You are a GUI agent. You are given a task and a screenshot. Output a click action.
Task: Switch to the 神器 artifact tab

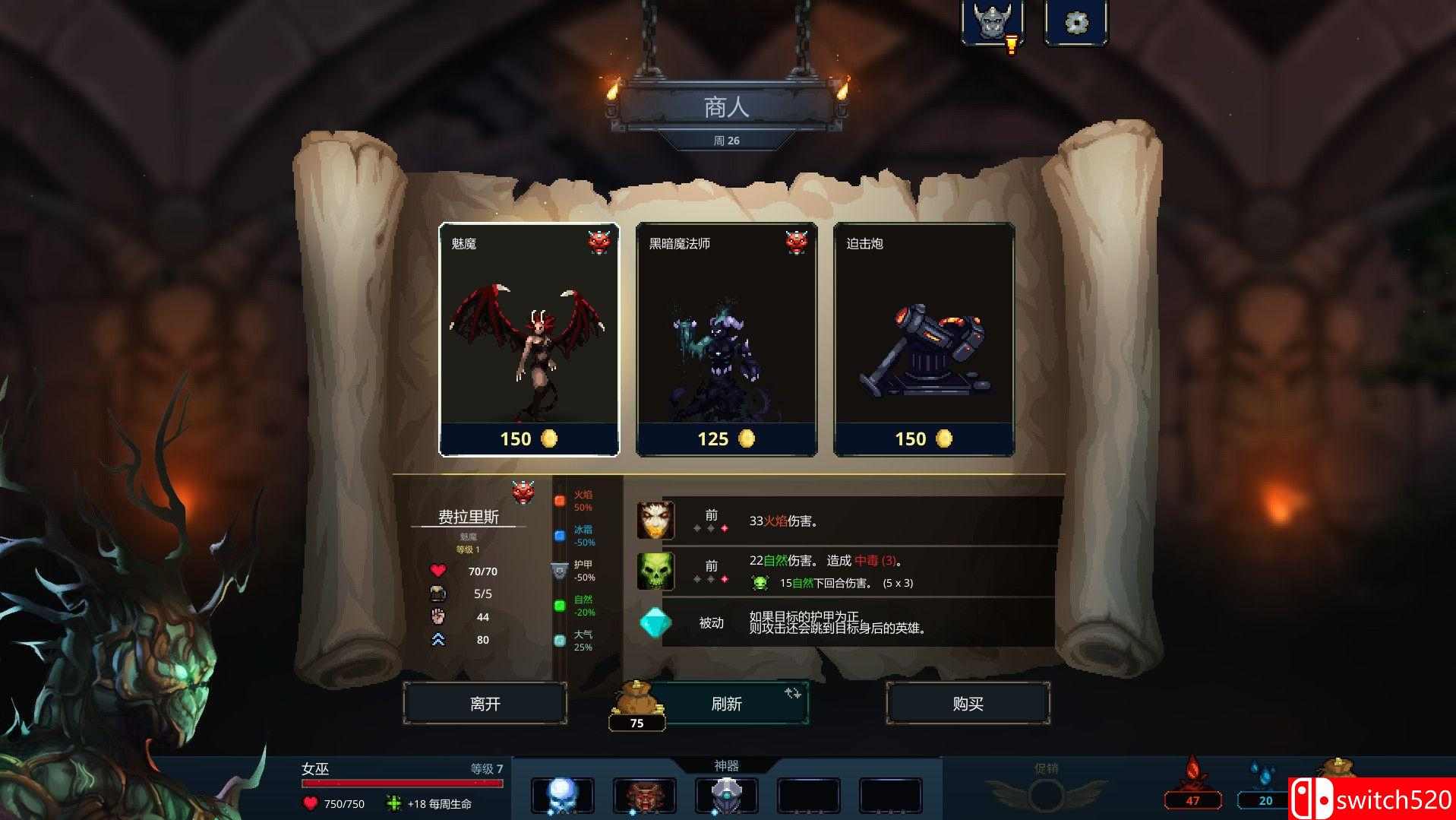tap(728, 764)
